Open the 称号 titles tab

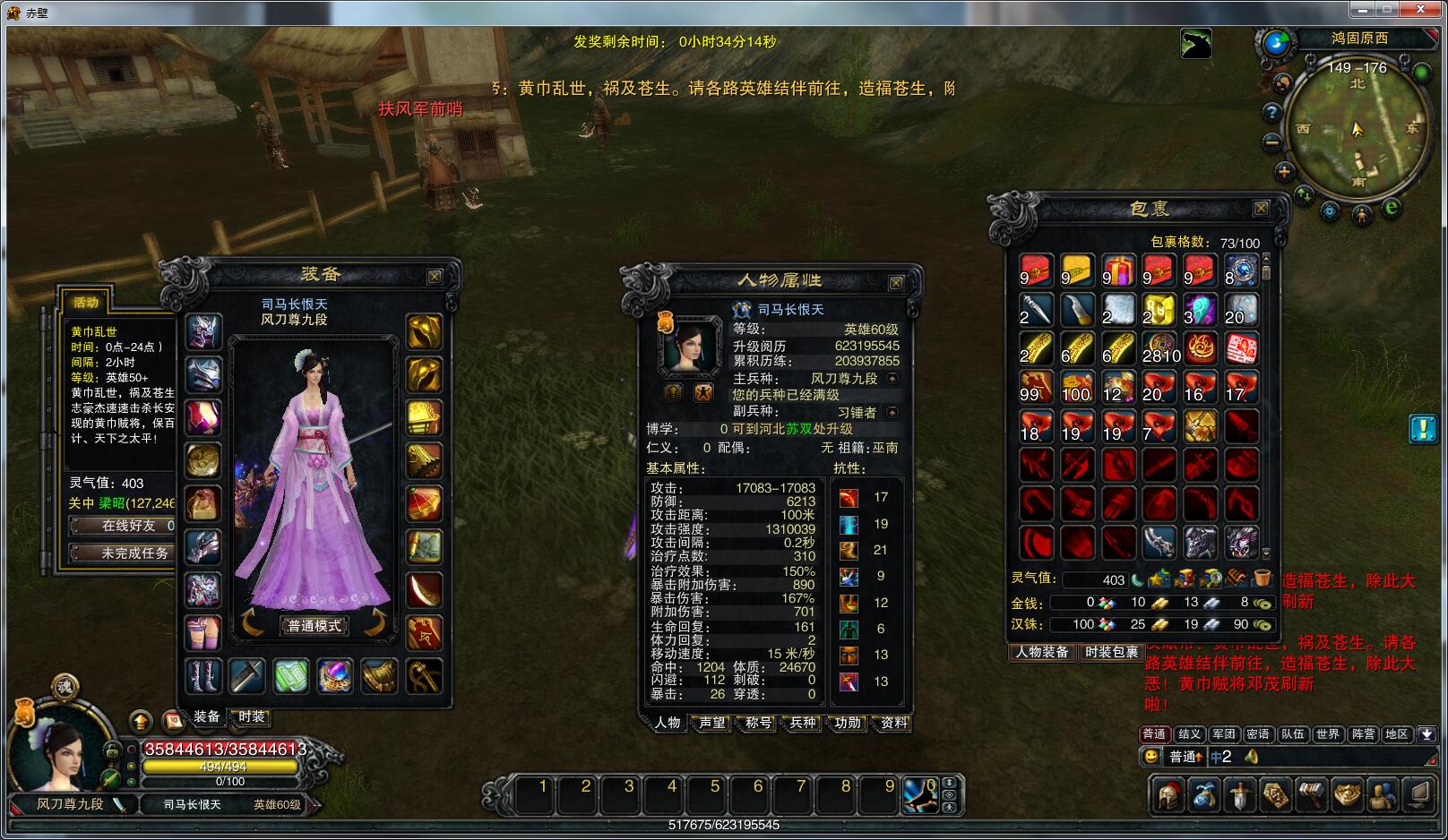coord(758,723)
